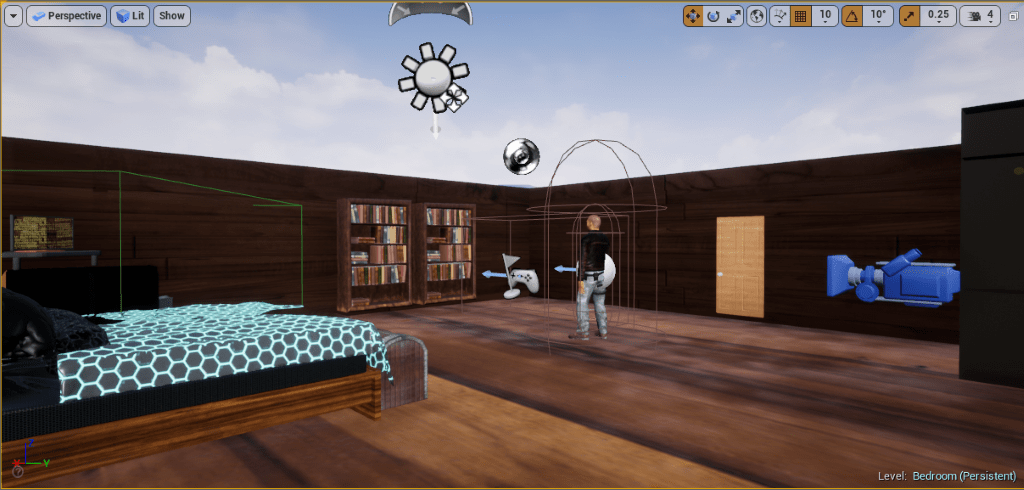This screenshot has height=490, width=1024.
Task: Activate the scale gizmo tool
Action: pyautogui.click(x=734, y=16)
